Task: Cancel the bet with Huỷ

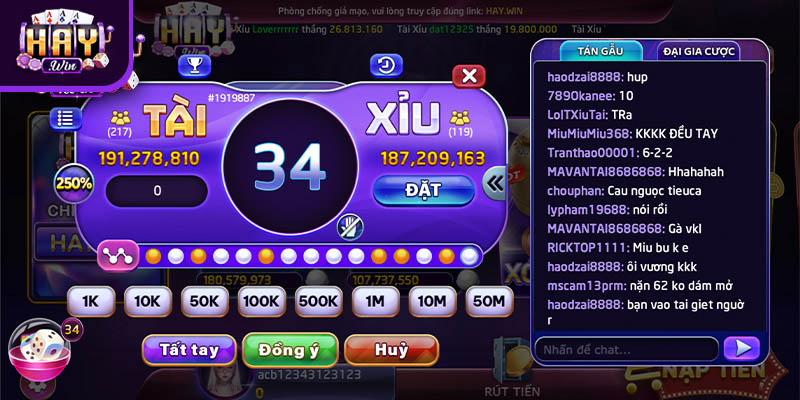Action: coord(390,350)
